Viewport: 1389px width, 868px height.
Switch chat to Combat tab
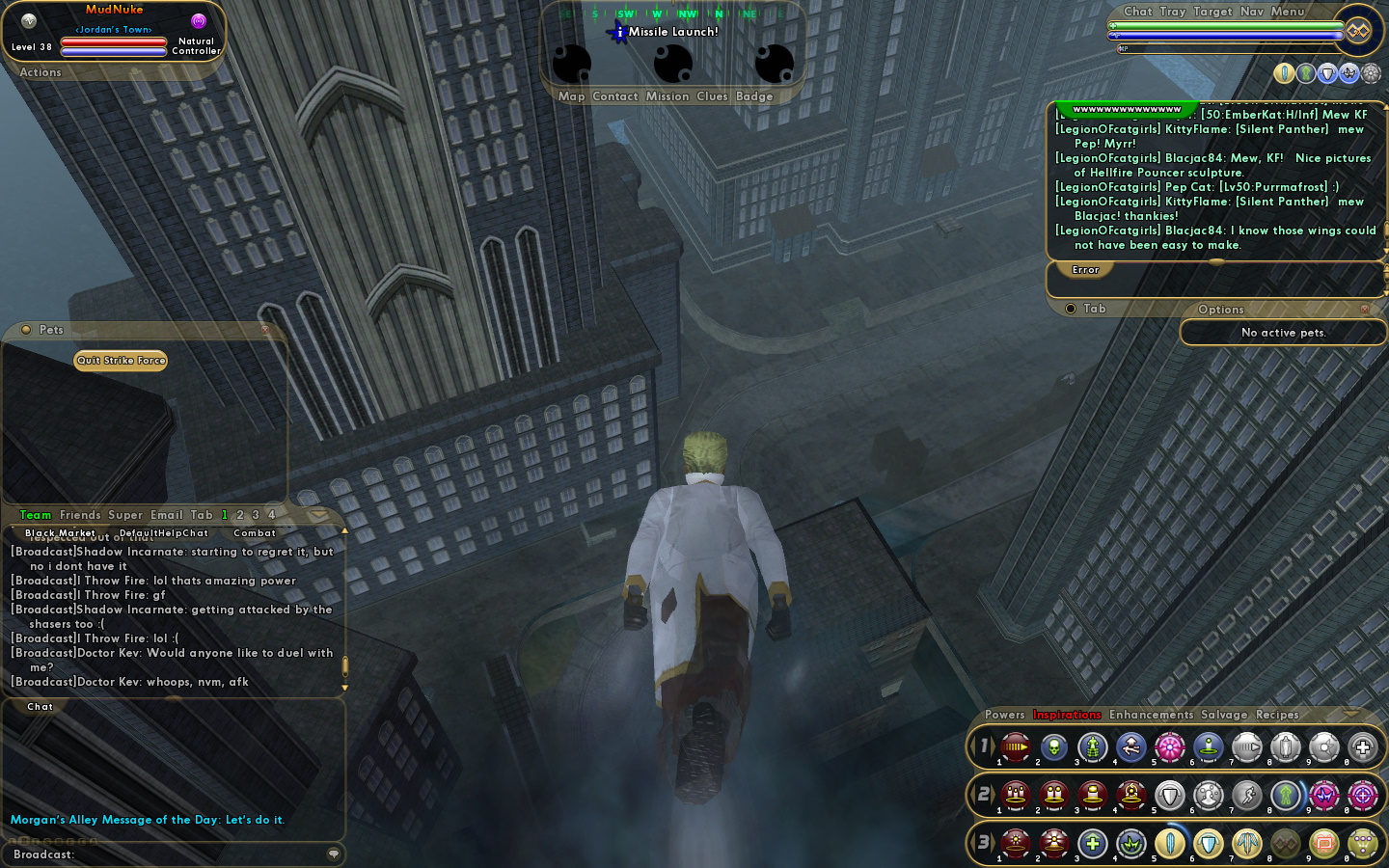[x=255, y=533]
